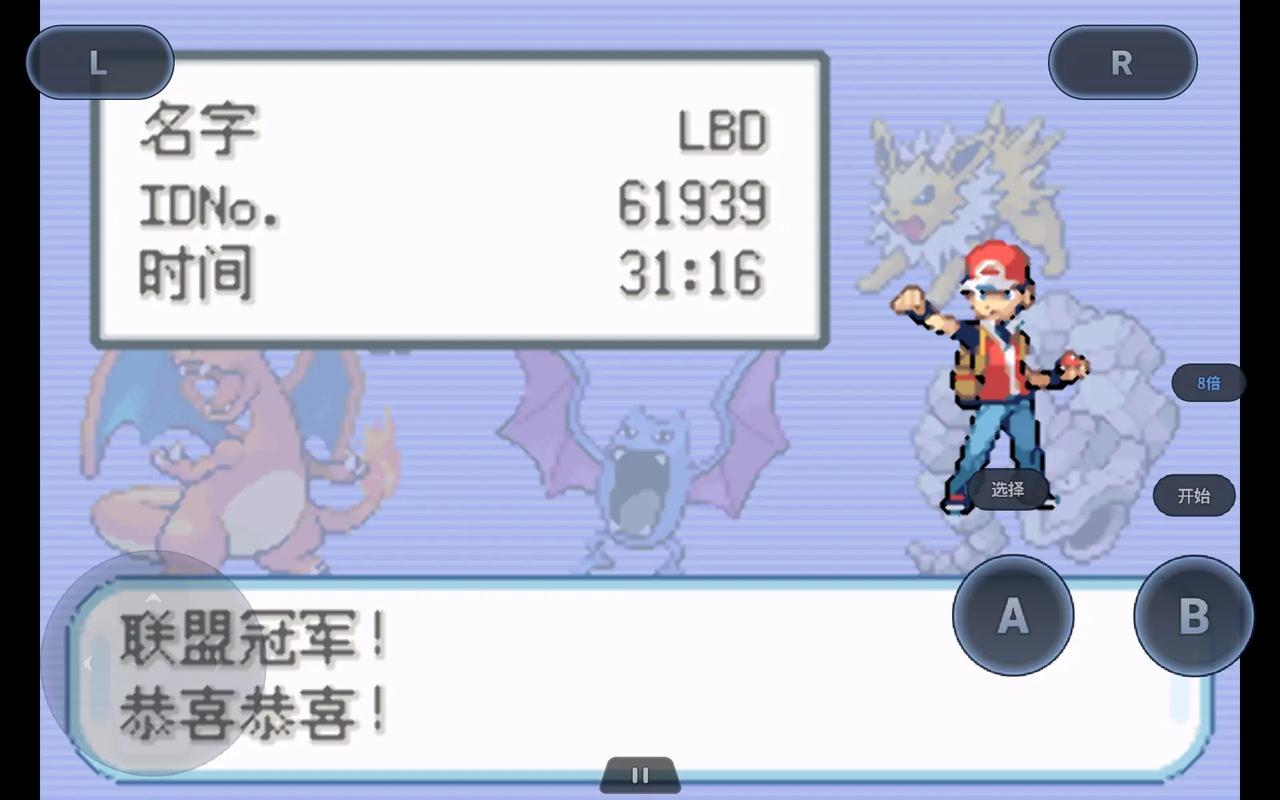Tap the L shoulder button

[x=100, y=63]
